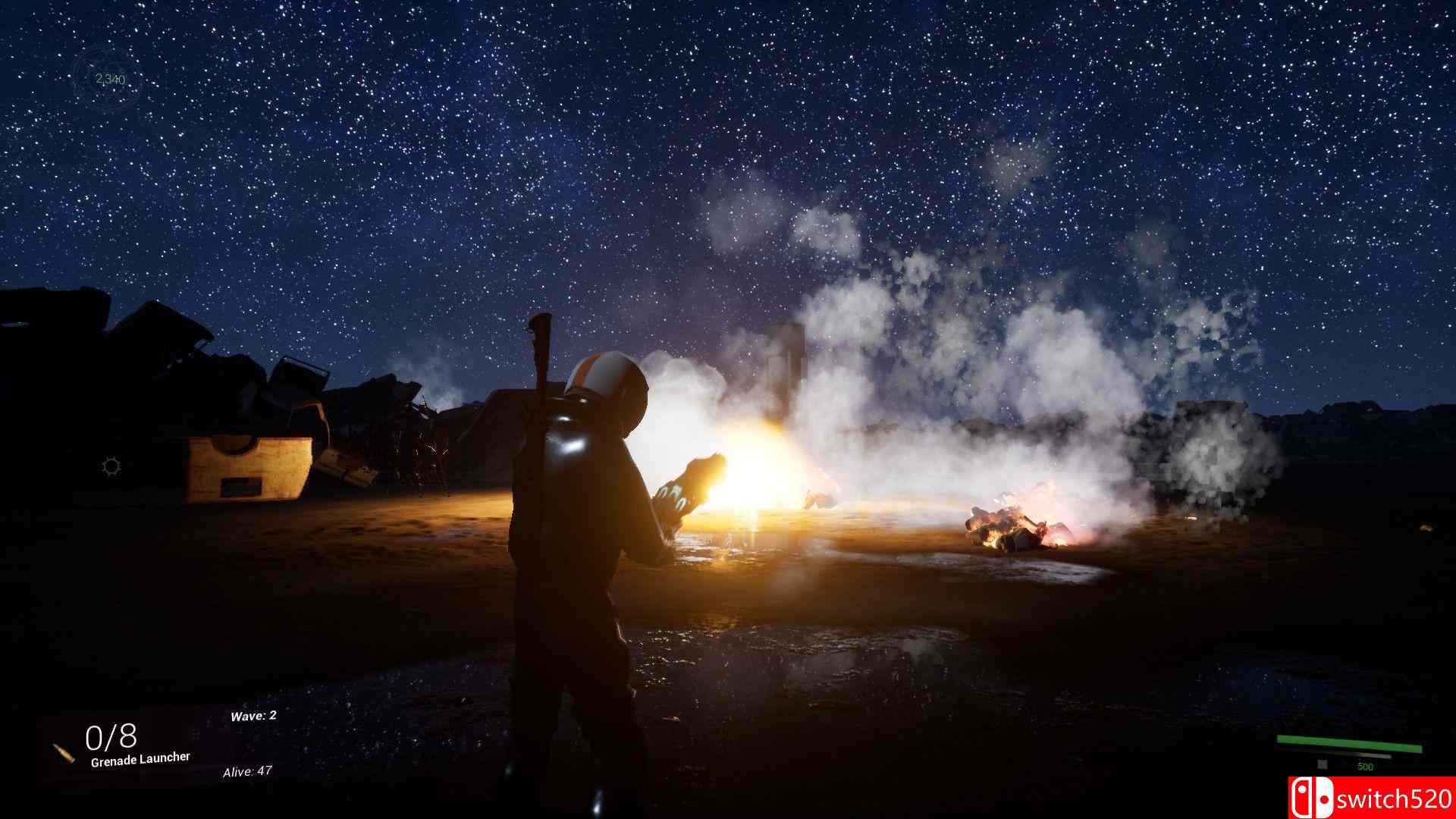The height and width of the screenshot is (819, 1456).
Task: Click the small ammo reserve icon under the health bar
Action: point(1323,765)
